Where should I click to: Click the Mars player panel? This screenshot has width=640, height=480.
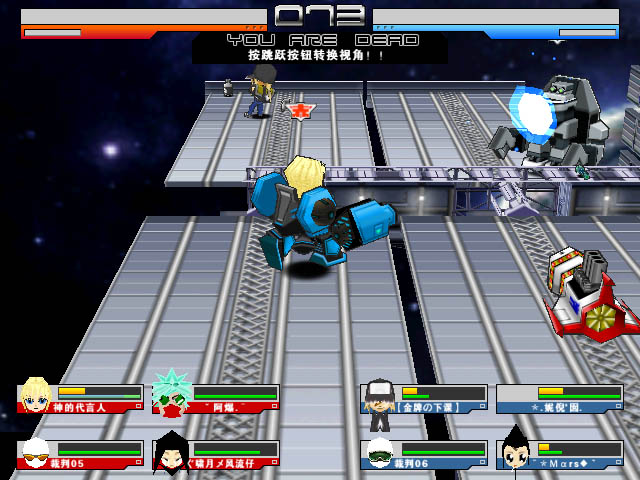click(x=559, y=455)
